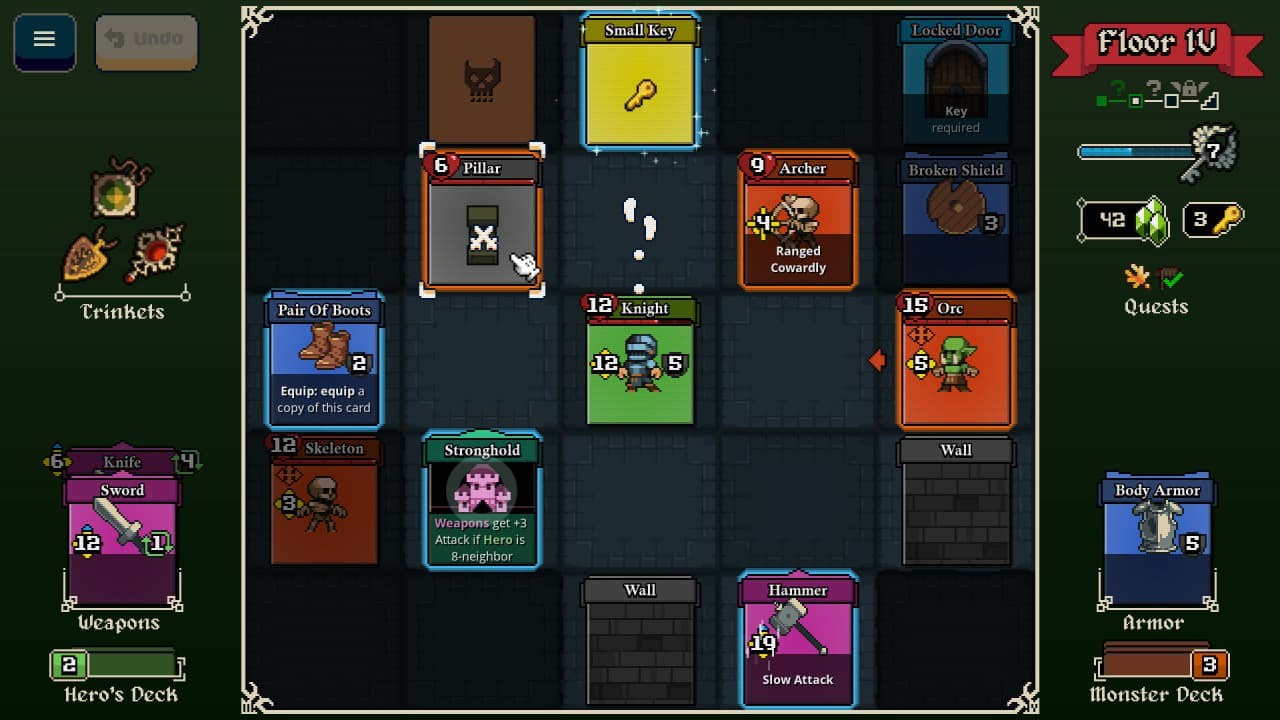This screenshot has width=1280, height=720.
Task: Click the green gem currency counter
Action: (x=1122, y=220)
